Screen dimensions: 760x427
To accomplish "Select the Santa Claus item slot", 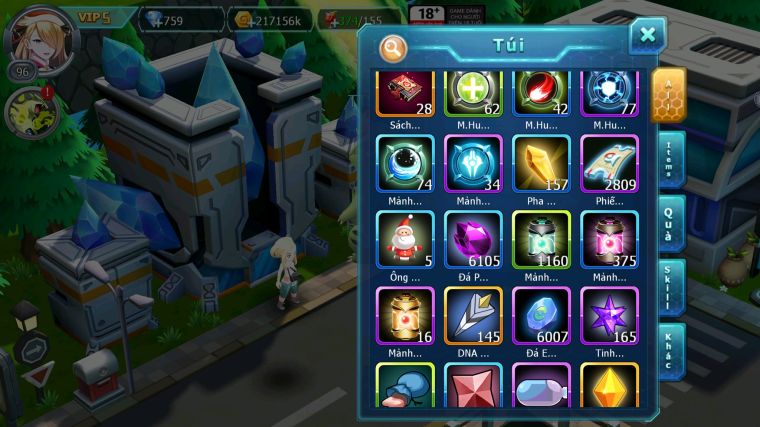I will (405, 239).
